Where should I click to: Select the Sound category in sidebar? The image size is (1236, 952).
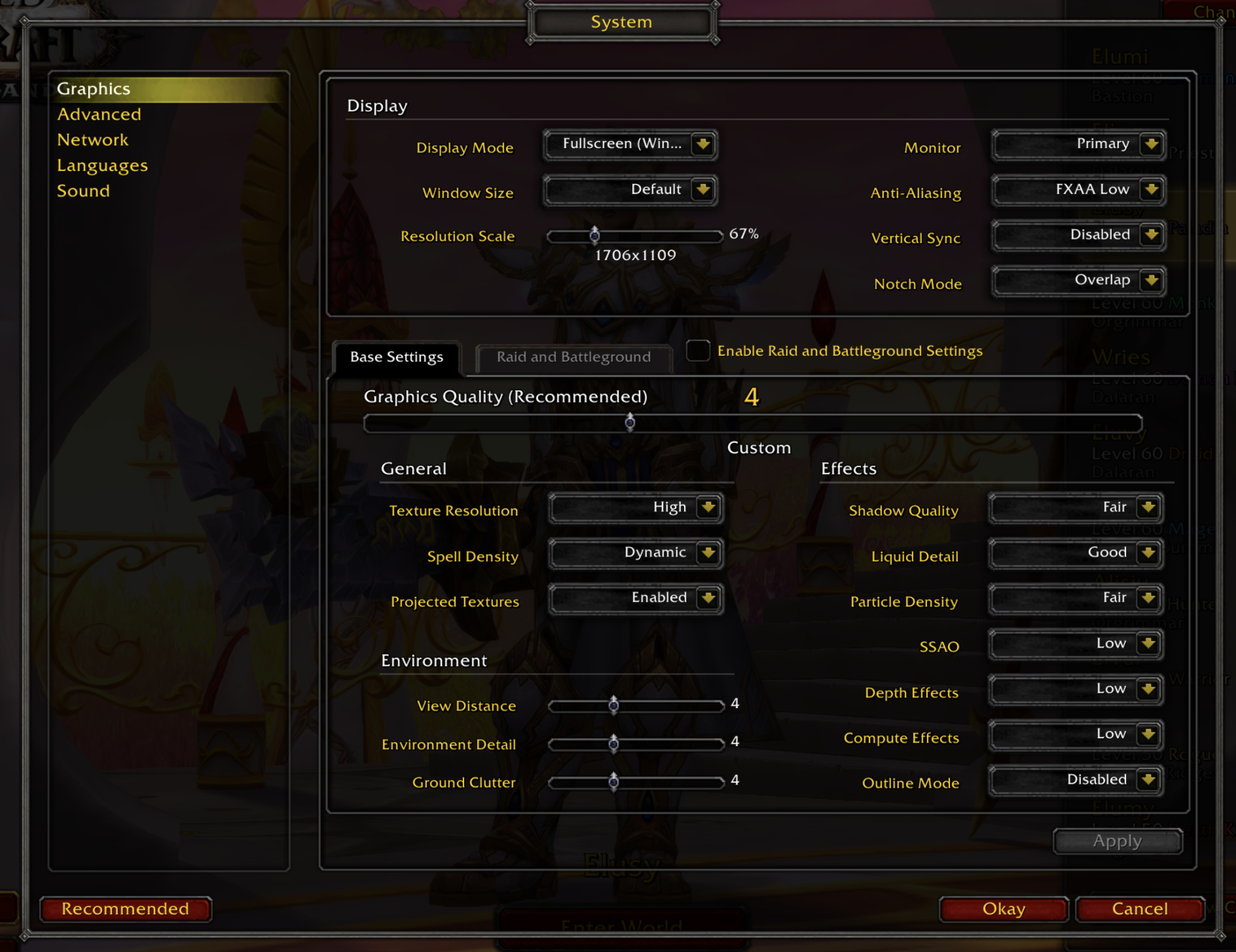[84, 191]
